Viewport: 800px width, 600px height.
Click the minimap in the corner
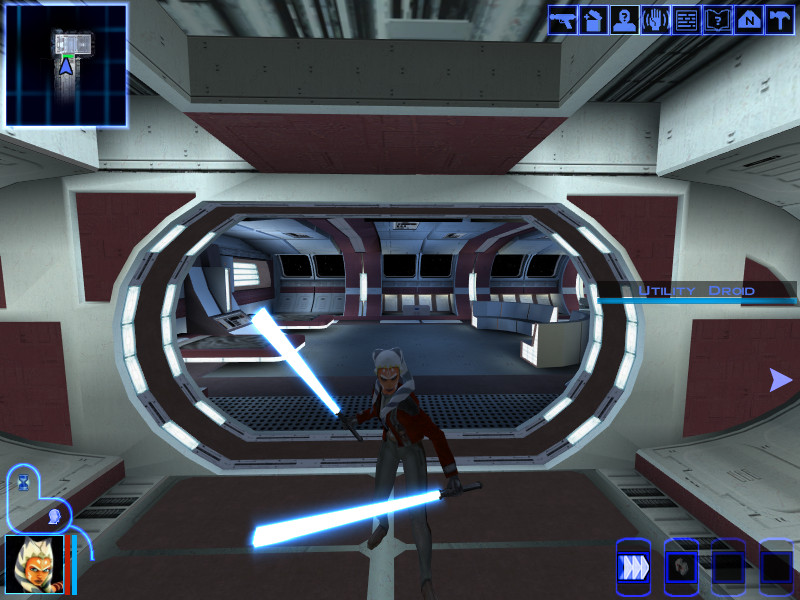point(66,65)
